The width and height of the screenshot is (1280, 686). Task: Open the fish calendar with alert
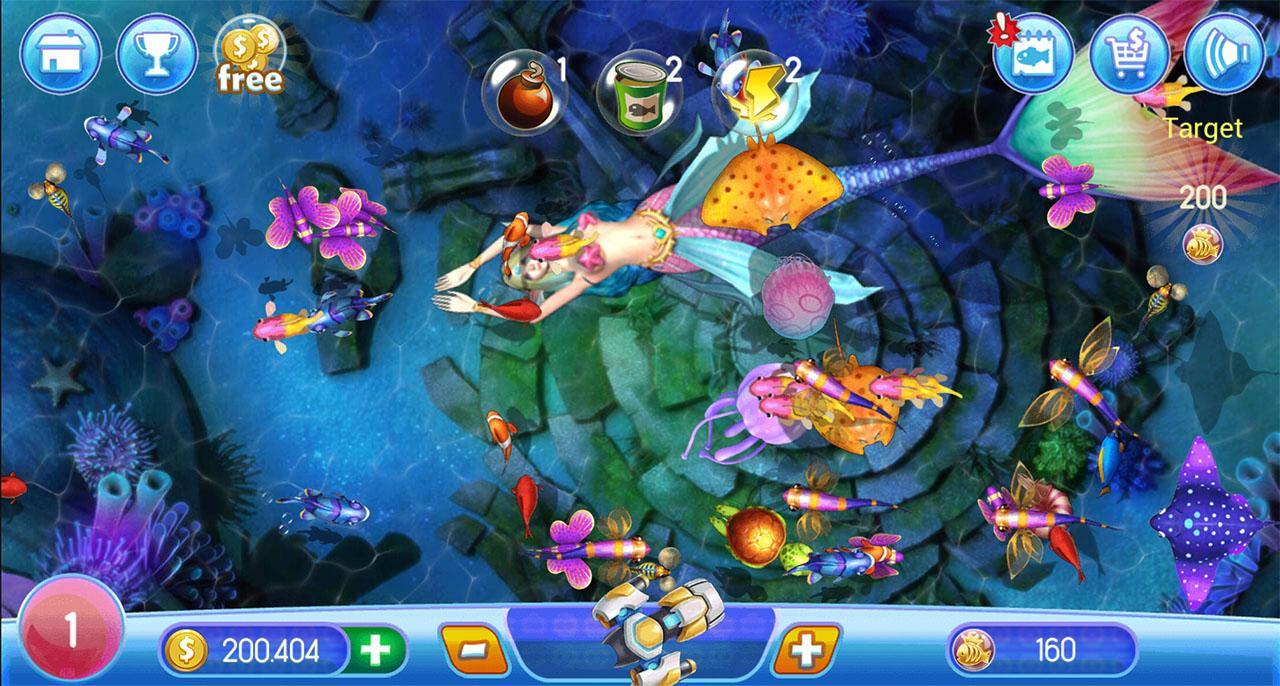tap(1033, 54)
